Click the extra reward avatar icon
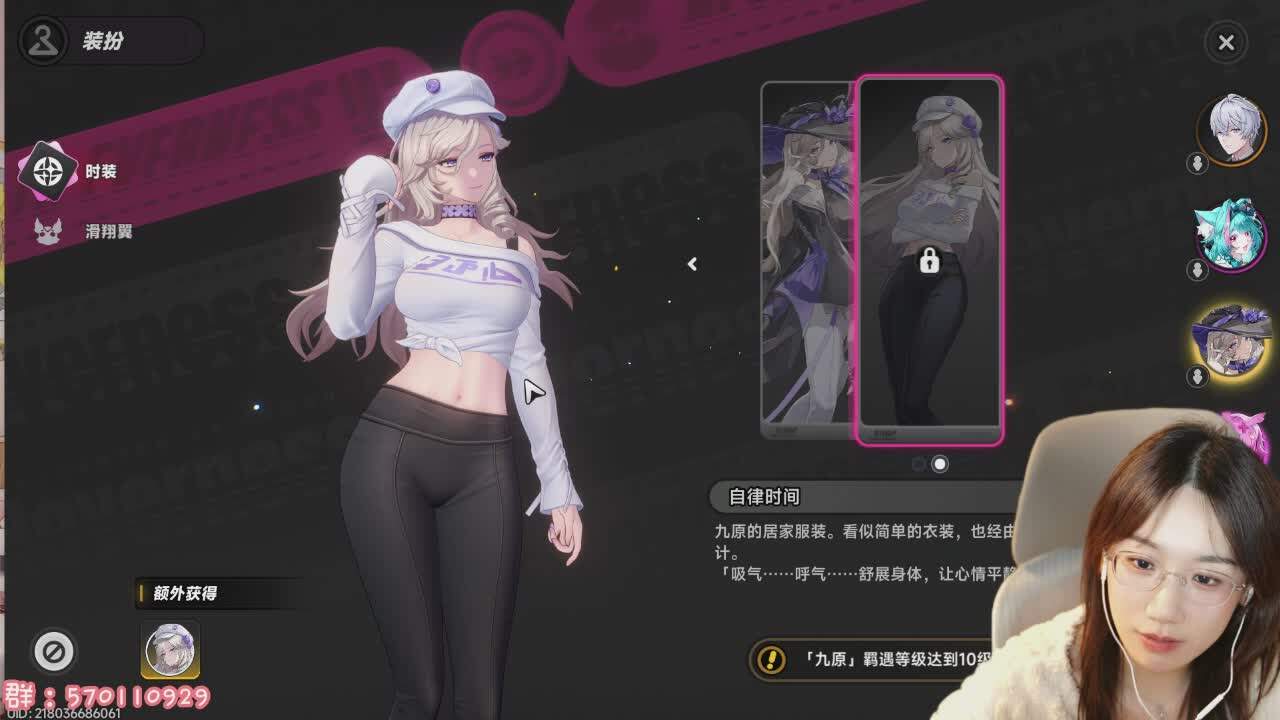Screen dimensions: 1280x720 pos(170,650)
